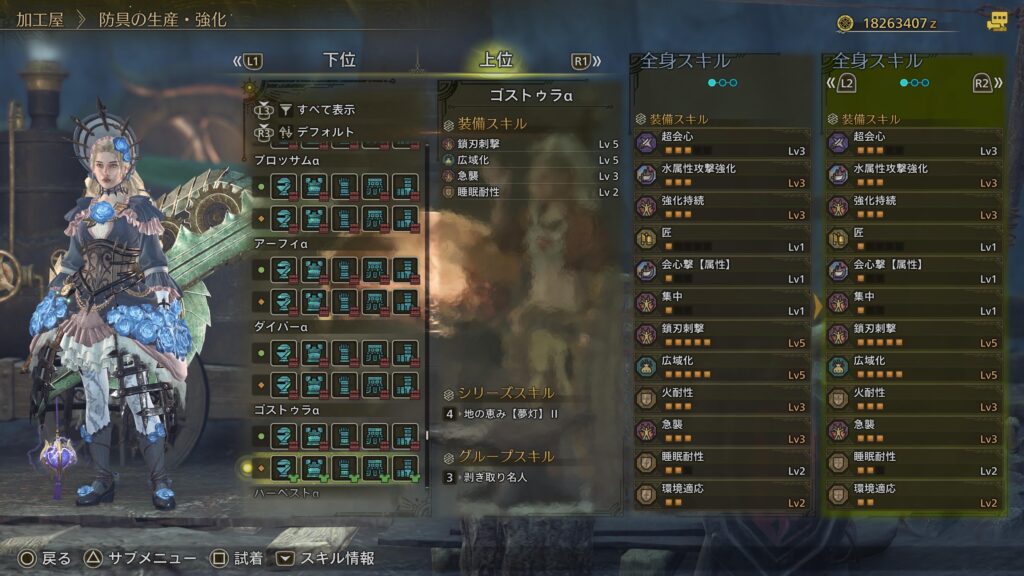
Task: Switch to the 下位 rank tab
Action: pos(340,60)
